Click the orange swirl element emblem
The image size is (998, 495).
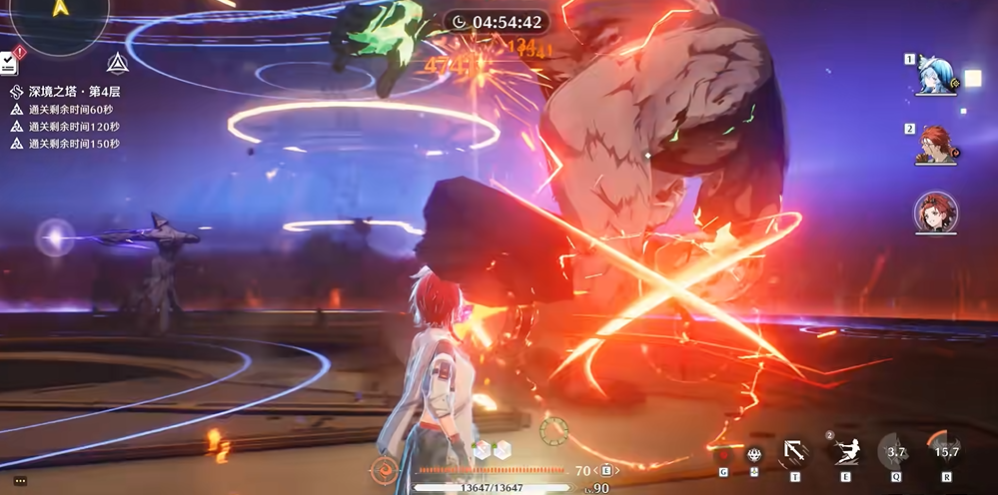click(x=383, y=469)
